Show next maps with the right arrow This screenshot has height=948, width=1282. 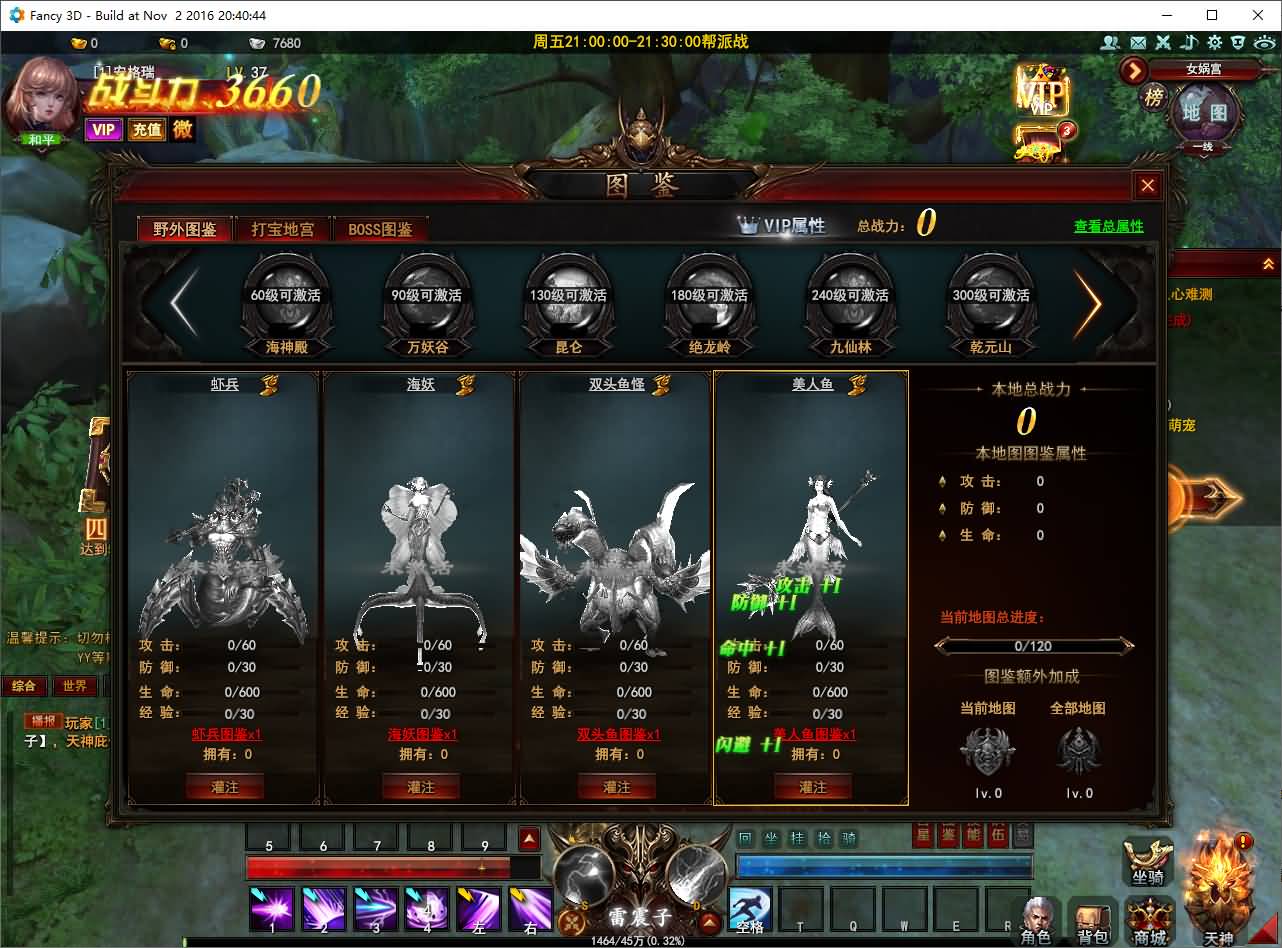pos(1089,303)
